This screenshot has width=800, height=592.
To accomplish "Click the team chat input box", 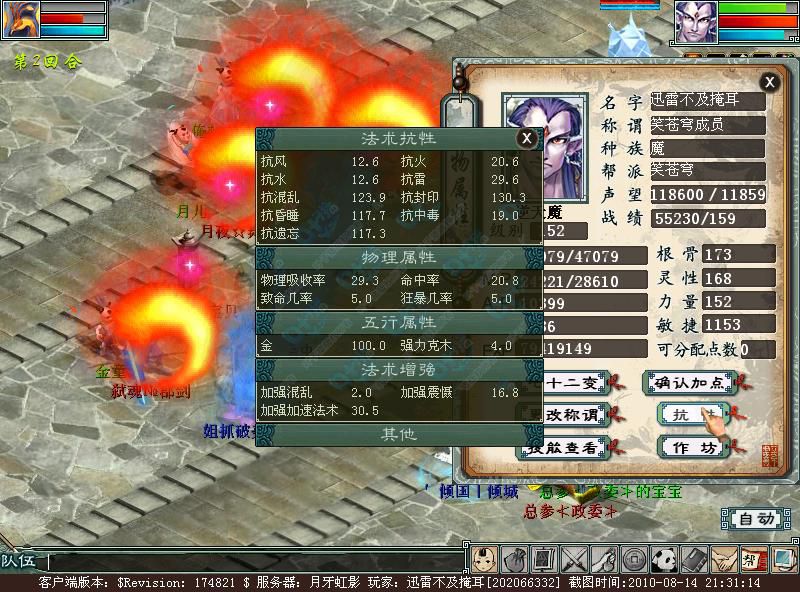I will coord(250,562).
